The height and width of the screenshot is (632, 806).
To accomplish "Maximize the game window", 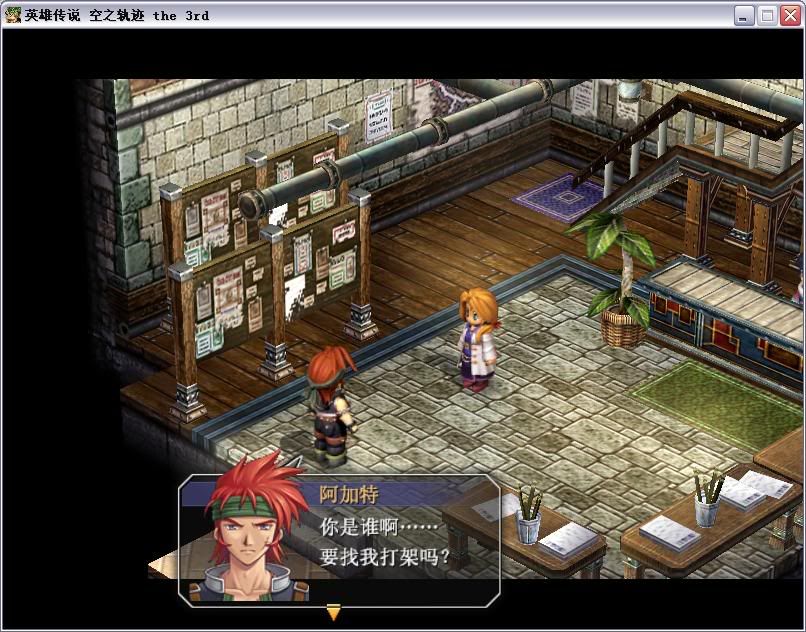I will point(767,15).
